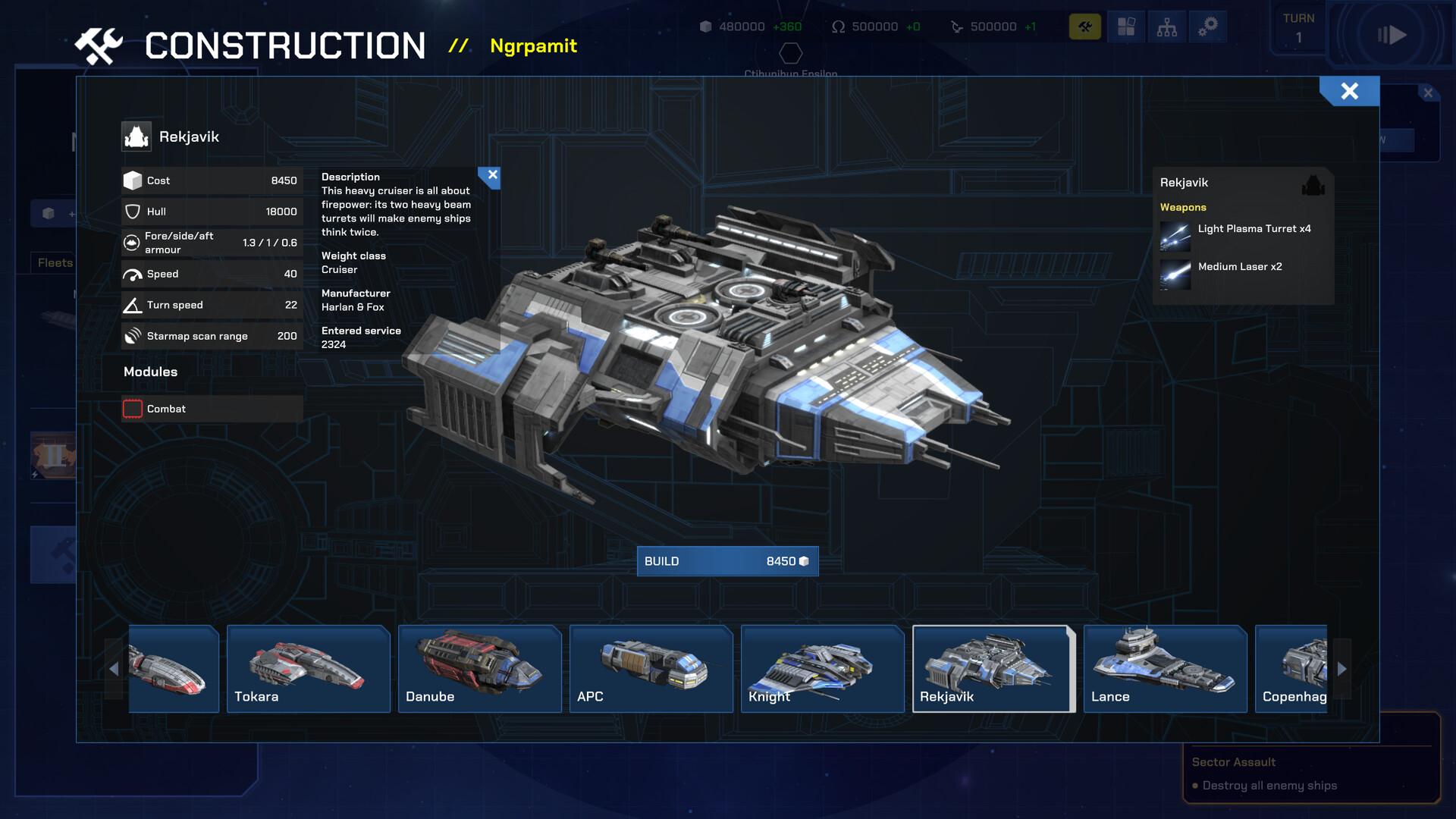Click the modules grid icon beside the hammer
This screenshot has height=819, width=1456.
(1125, 26)
